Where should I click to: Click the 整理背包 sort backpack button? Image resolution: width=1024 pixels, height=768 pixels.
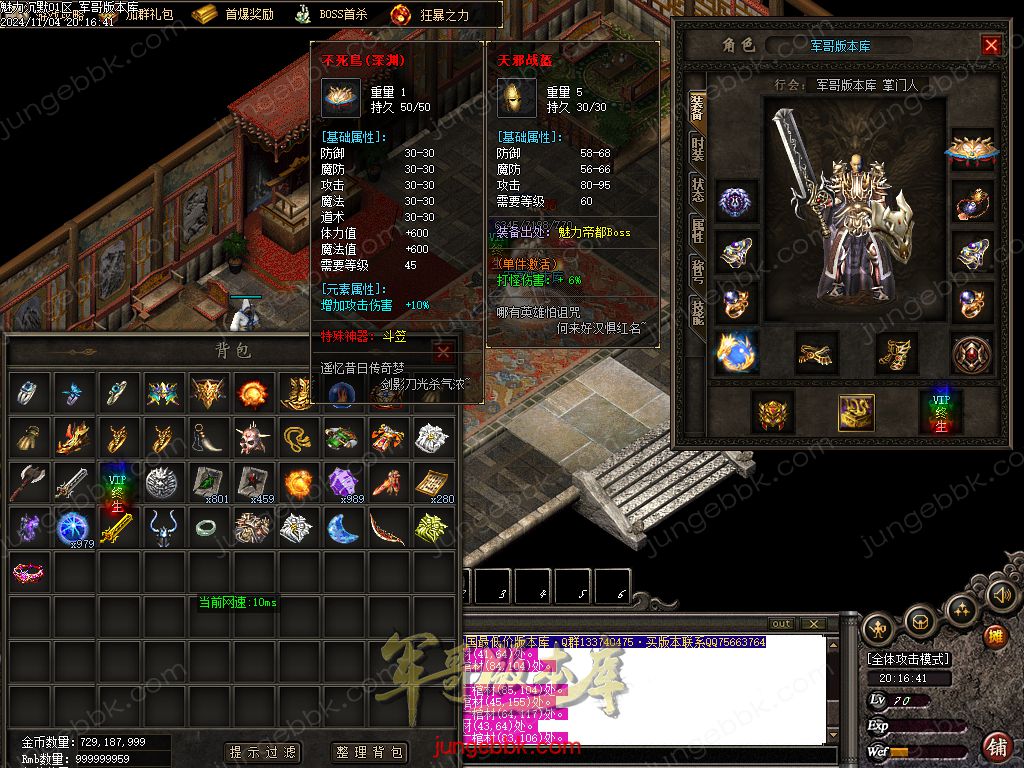point(369,752)
